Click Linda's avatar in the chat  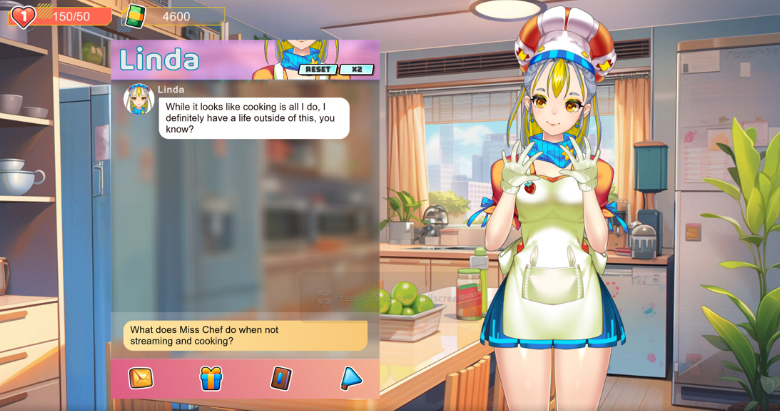pos(138,99)
